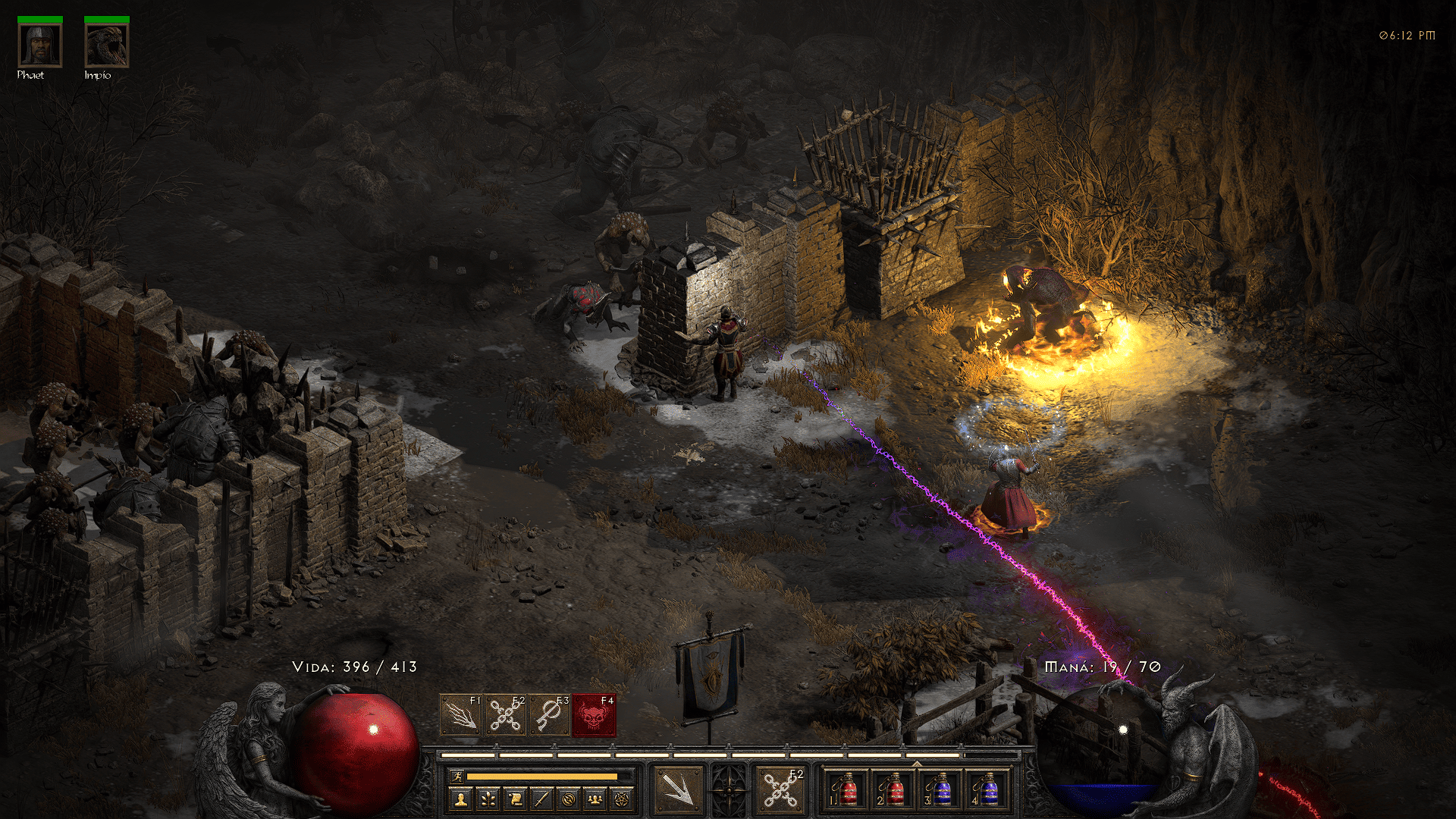The width and height of the screenshot is (1456, 819).
Task: Activate the red skull F4 skill
Action: 594,714
